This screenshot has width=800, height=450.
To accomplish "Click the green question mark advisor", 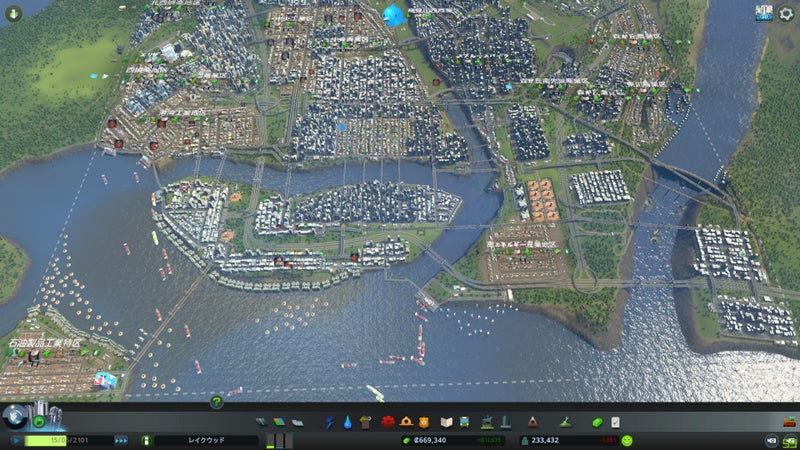I will (x=216, y=402).
